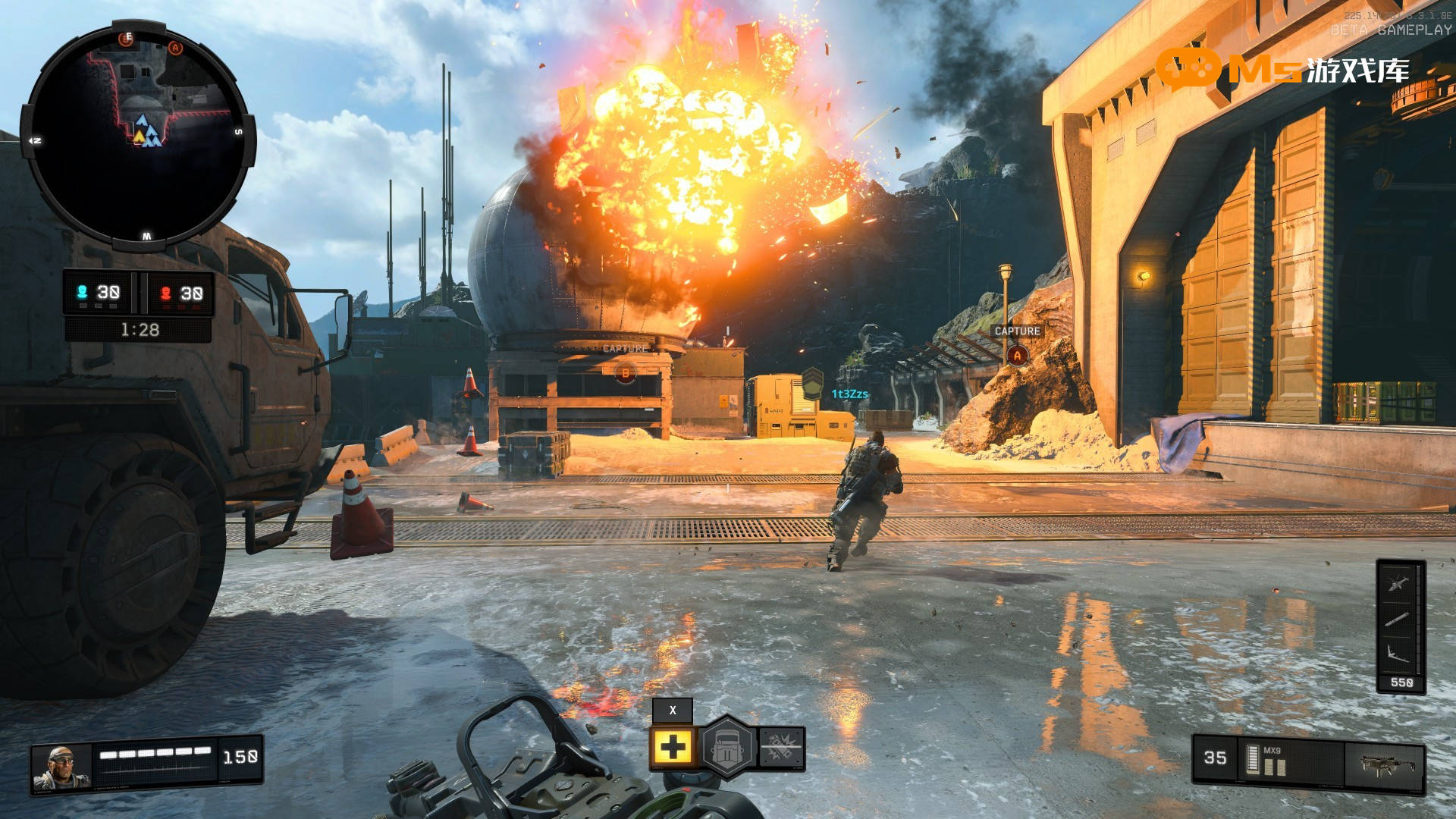Choose the attack helicopter scorestreak

[1399, 583]
